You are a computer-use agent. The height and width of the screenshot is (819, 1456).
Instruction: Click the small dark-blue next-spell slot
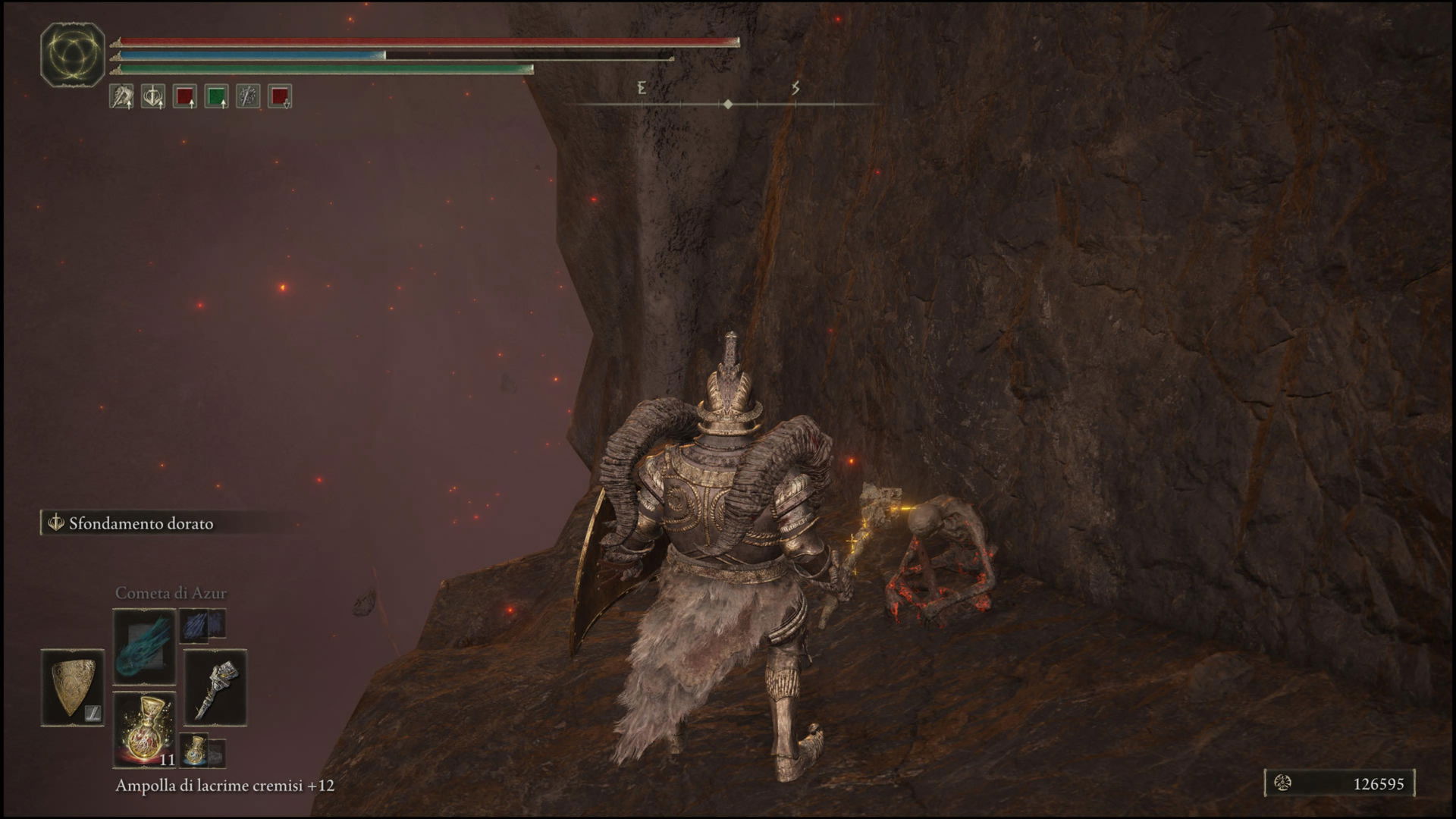(x=202, y=623)
